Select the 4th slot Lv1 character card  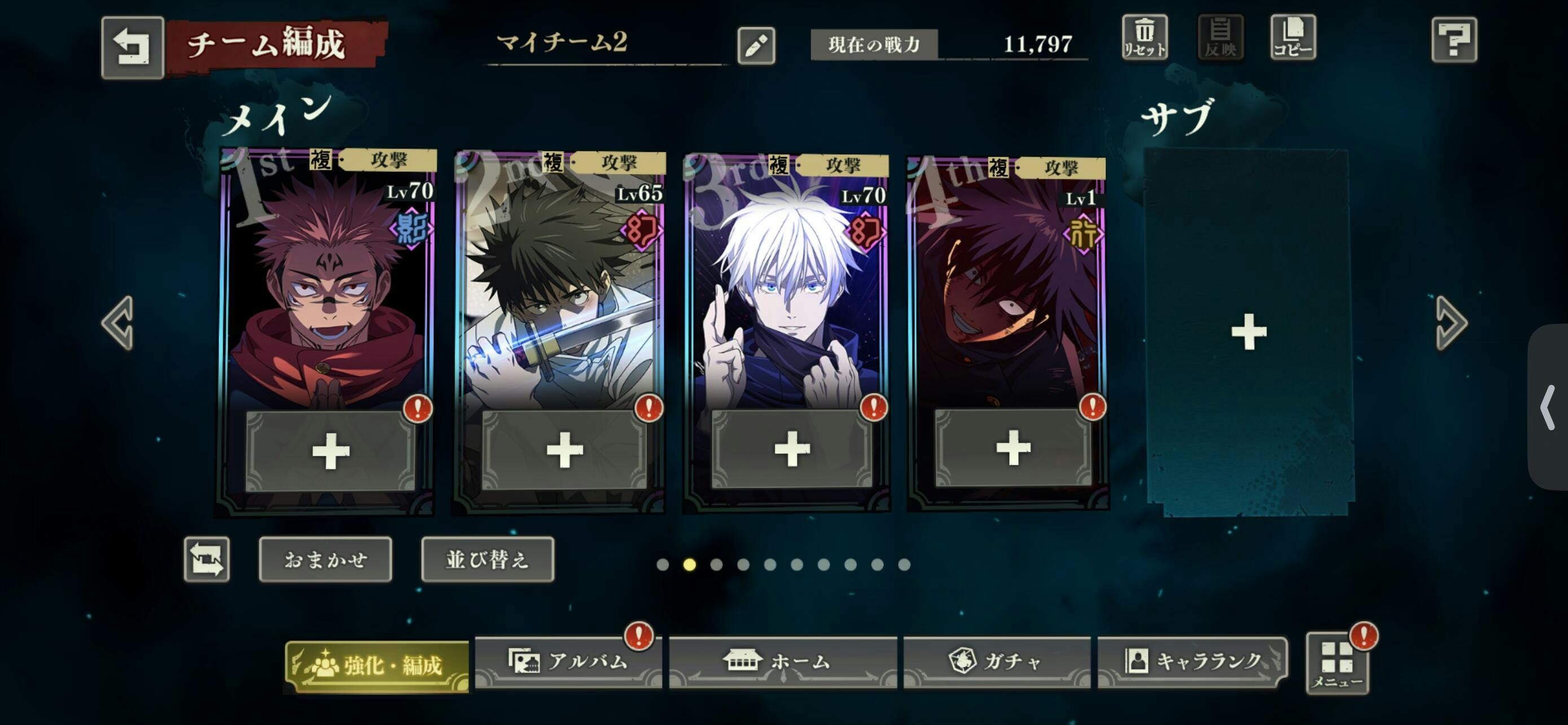[x=1008, y=292]
